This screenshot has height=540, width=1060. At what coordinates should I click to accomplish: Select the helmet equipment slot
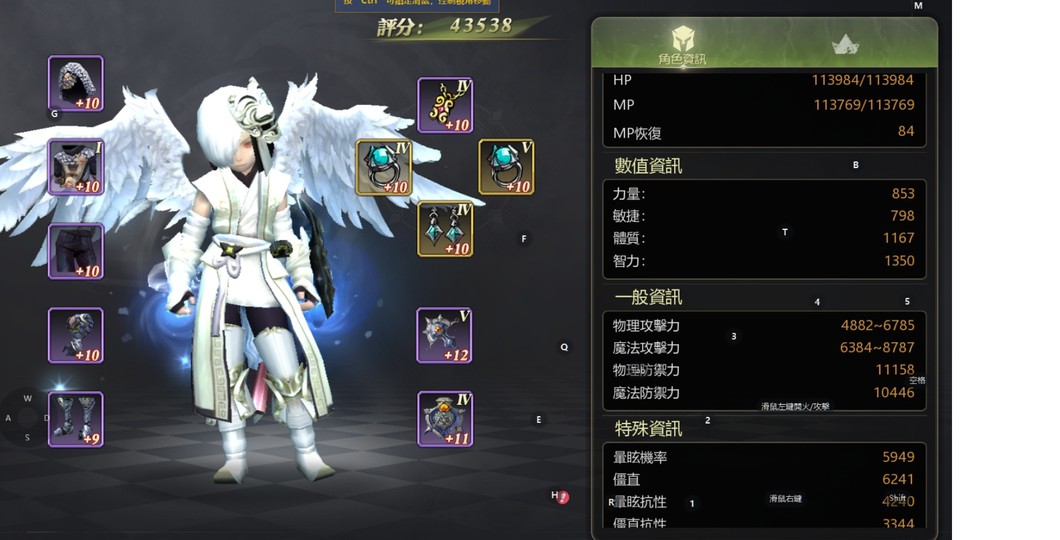(76, 84)
